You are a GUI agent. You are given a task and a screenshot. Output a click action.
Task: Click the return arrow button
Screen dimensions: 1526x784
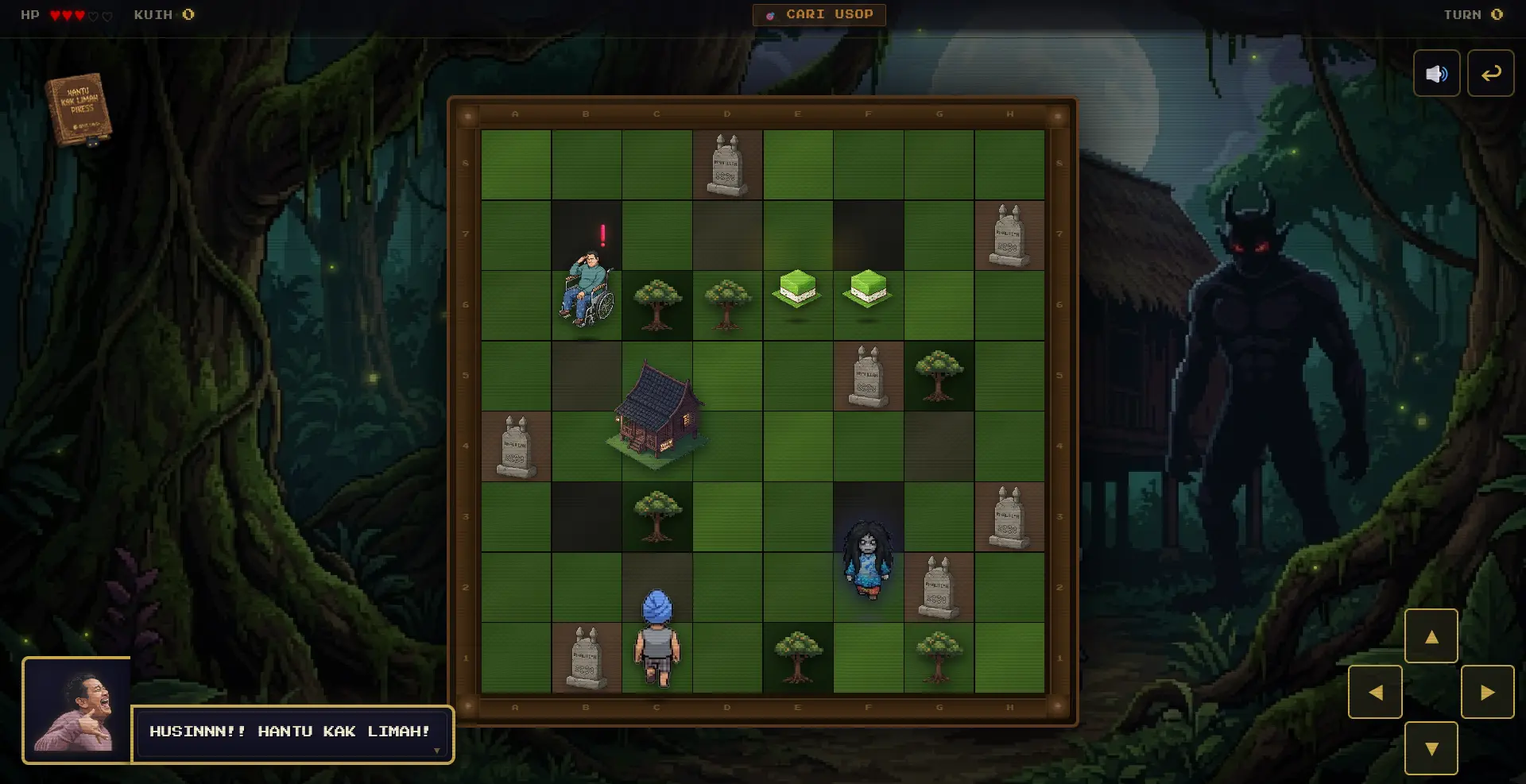1490,74
